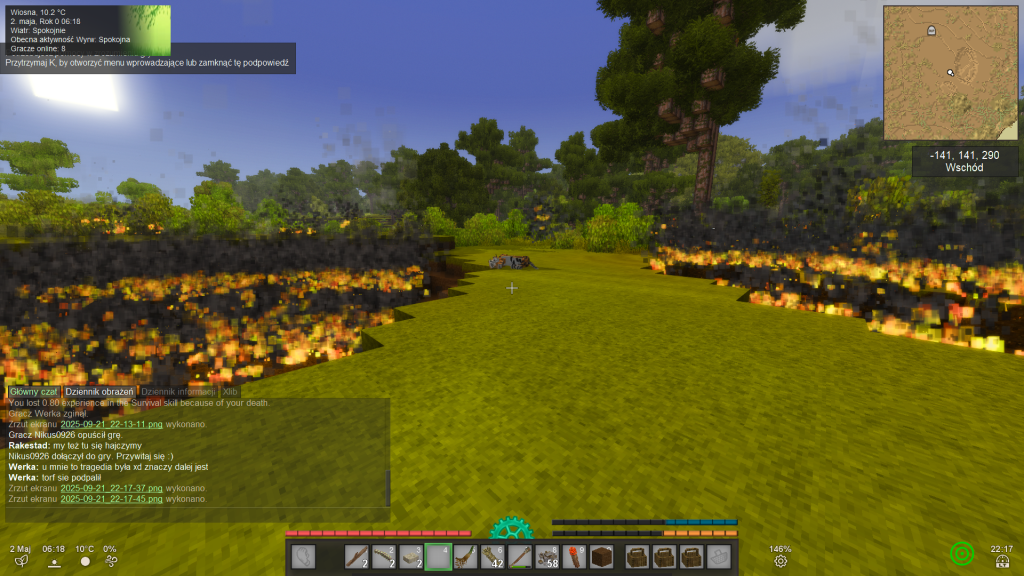Image resolution: width=1024 pixels, height=576 pixels.
Task: Click the gear icon below 146%
Action: [x=780, y=561]
